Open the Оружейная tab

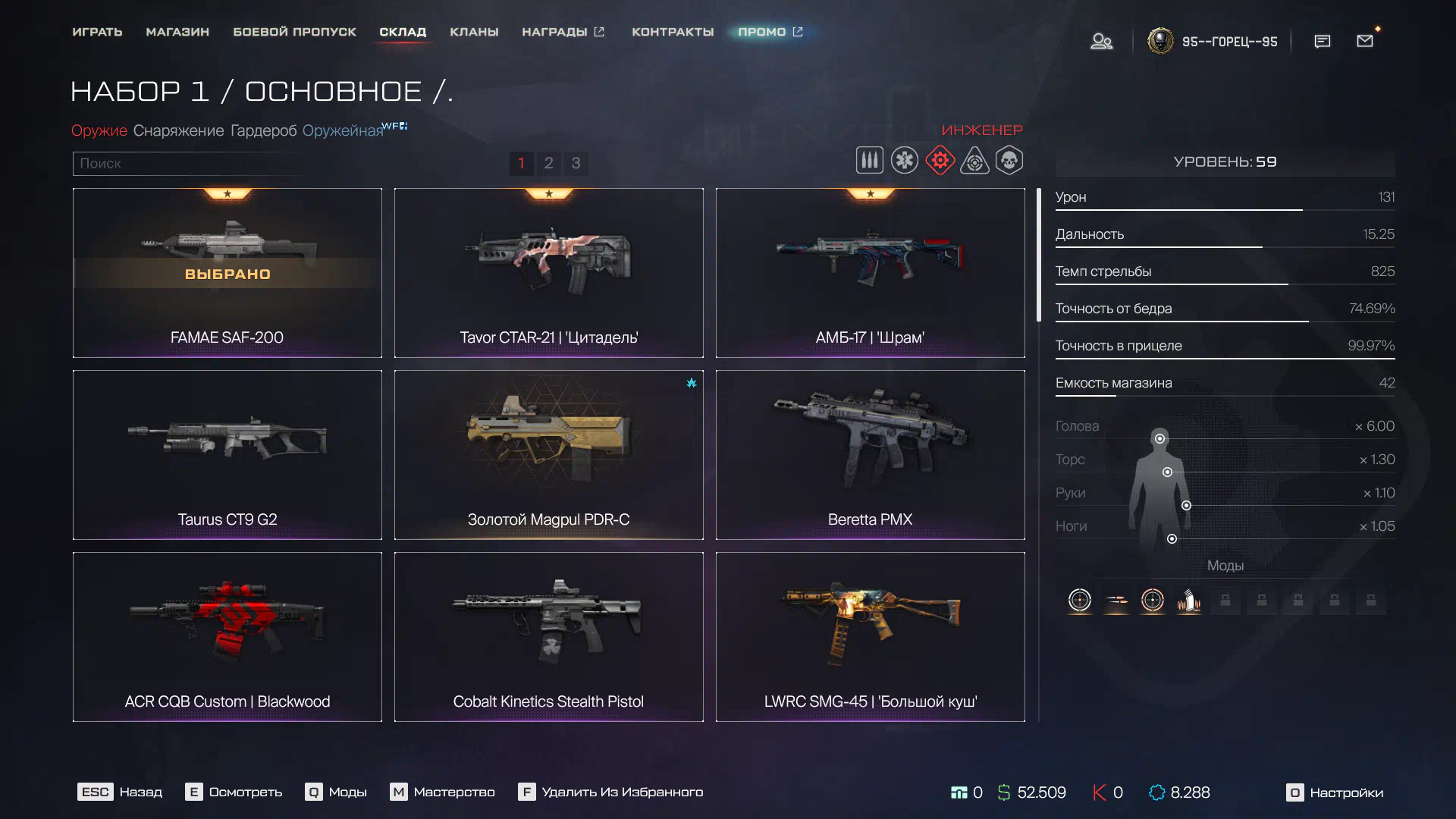(343, 130)
